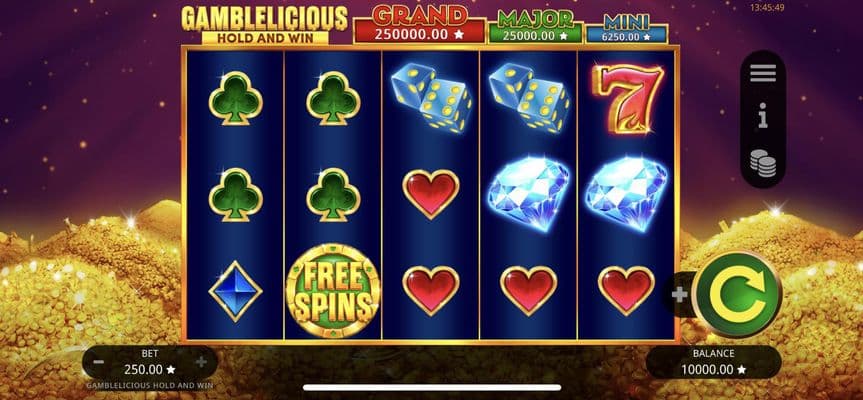The width and height of the screenshot is (863, 400).
Task: Open the coin stack bet settings
Action: click(x=763, y=162)
